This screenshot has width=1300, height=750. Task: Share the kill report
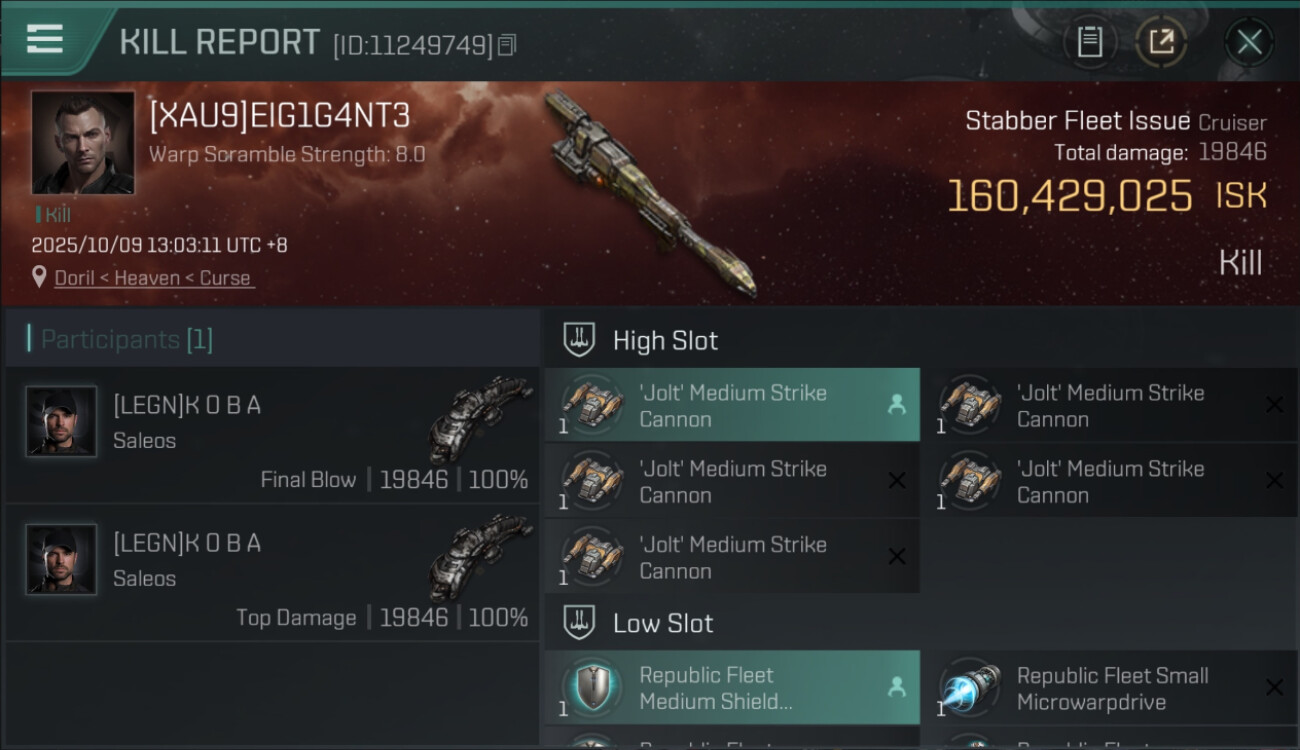[1161, 42]
